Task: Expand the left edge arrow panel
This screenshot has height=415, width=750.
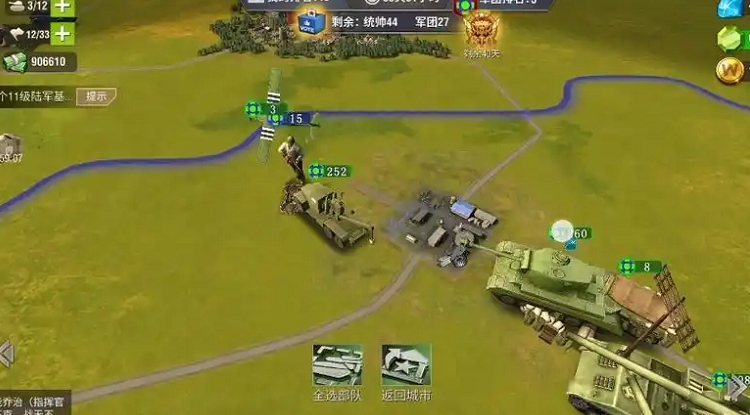Action: coord(6,352)
